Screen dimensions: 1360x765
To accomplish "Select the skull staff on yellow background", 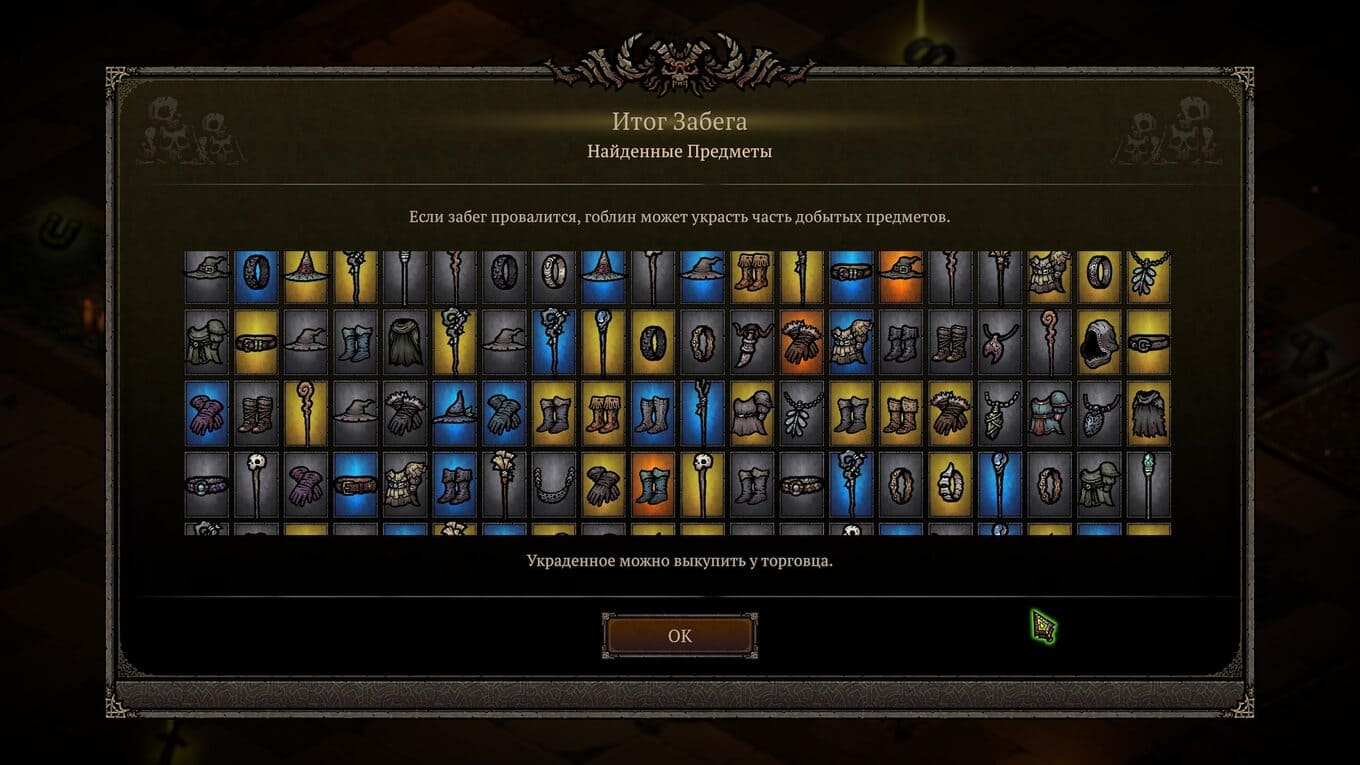I will (703, 485).
